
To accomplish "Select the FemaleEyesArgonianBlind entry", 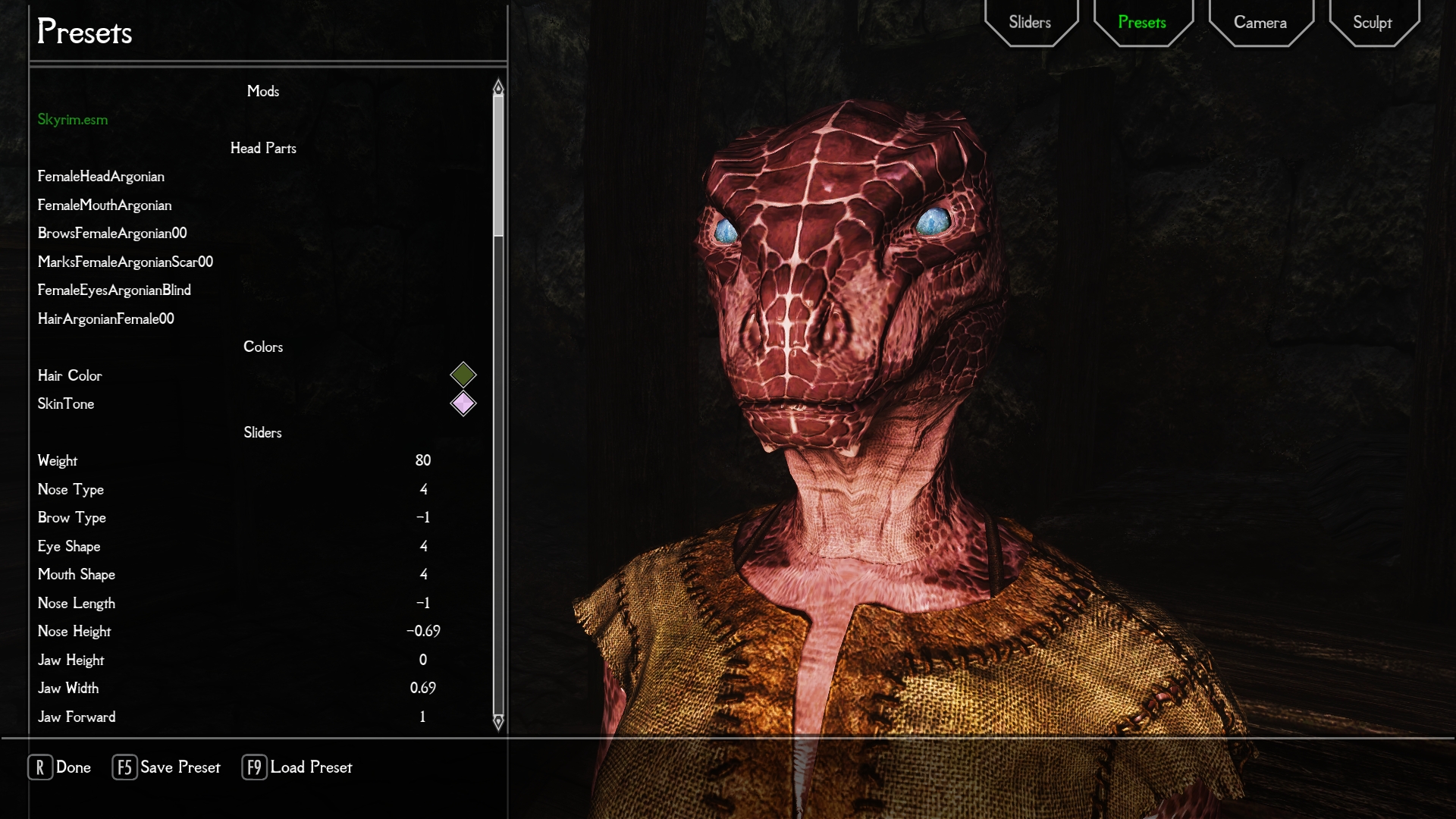I will tap(115, 290).
